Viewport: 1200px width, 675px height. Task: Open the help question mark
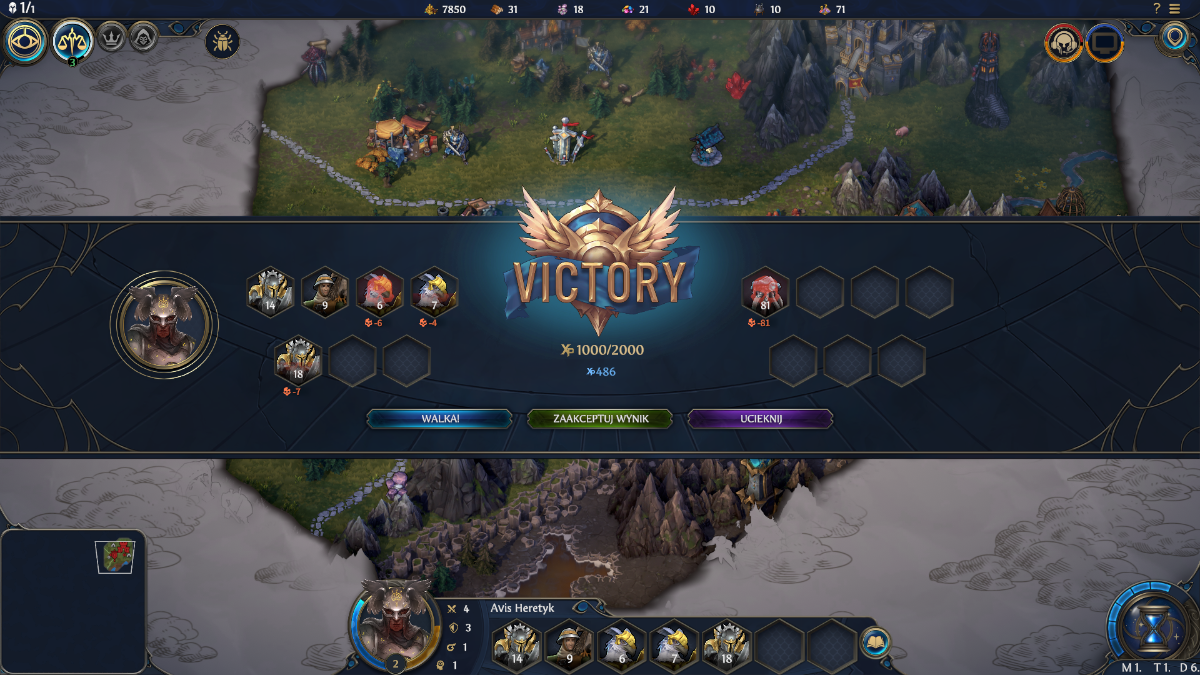click(x=1156, y=9)
